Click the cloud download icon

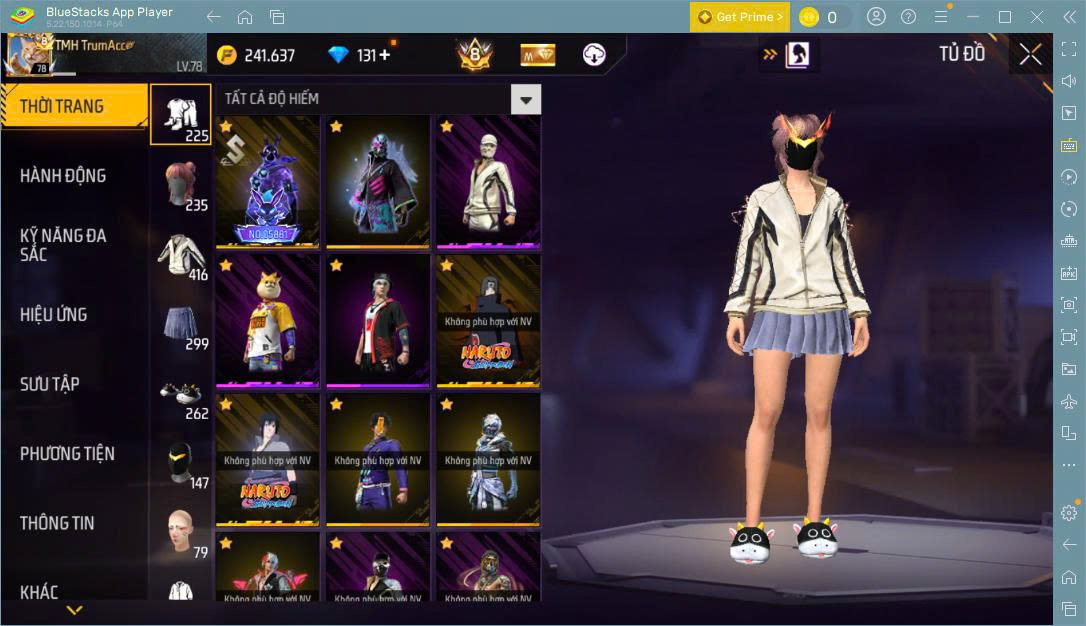coord(594,55)
